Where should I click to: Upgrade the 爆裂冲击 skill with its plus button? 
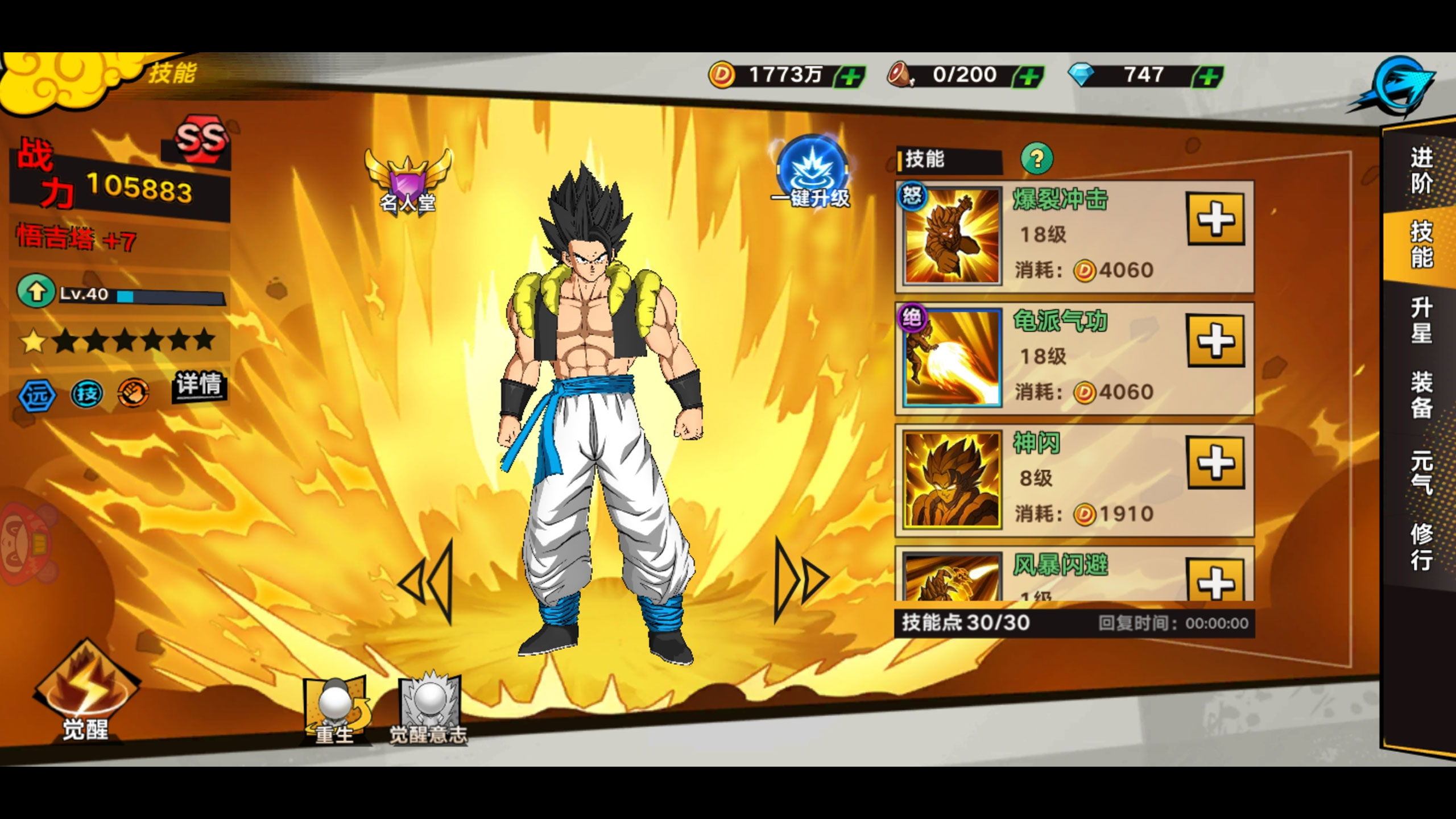point(1215,219)
